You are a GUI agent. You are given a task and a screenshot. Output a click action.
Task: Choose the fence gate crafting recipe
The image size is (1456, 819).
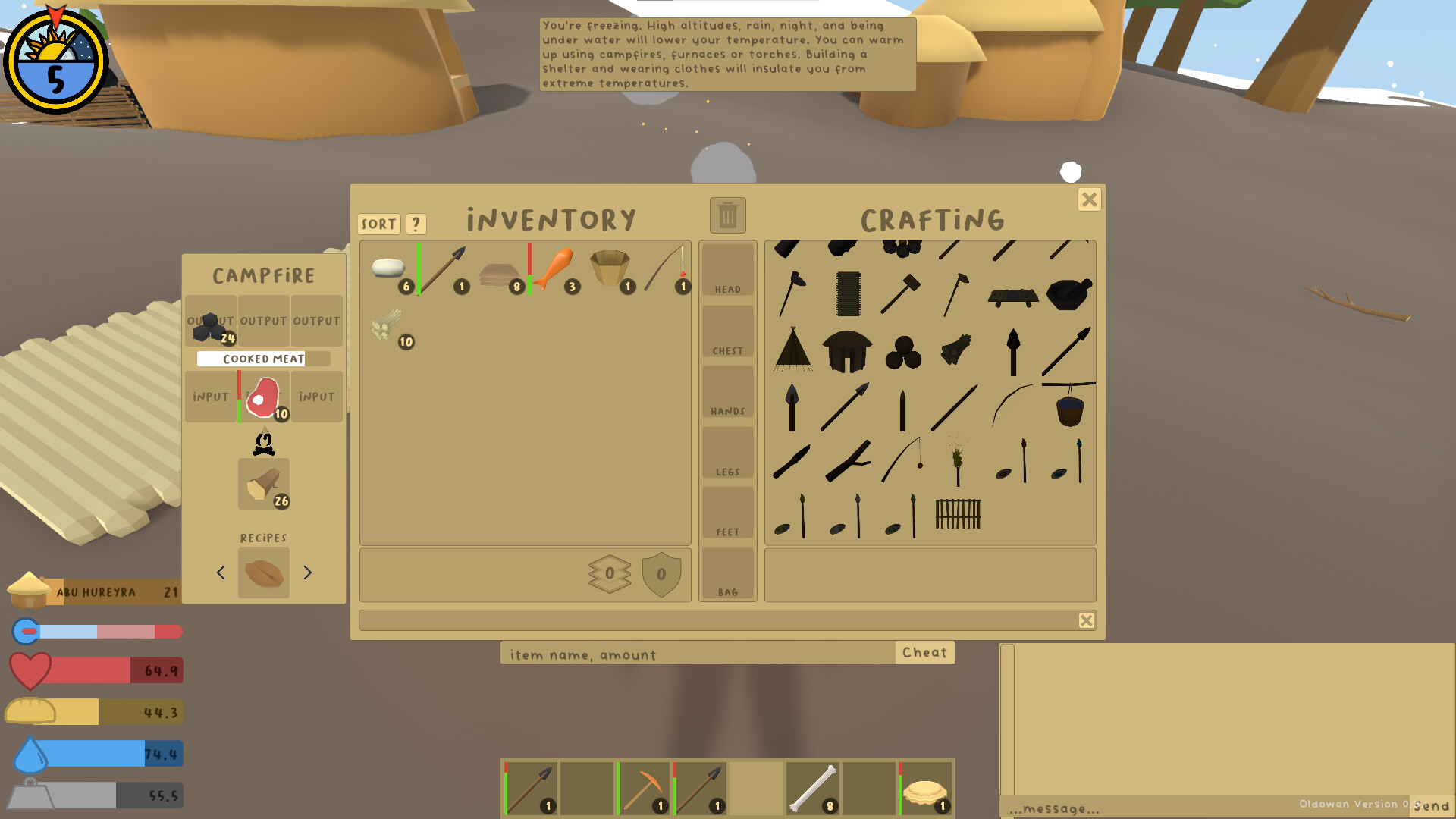959,516
